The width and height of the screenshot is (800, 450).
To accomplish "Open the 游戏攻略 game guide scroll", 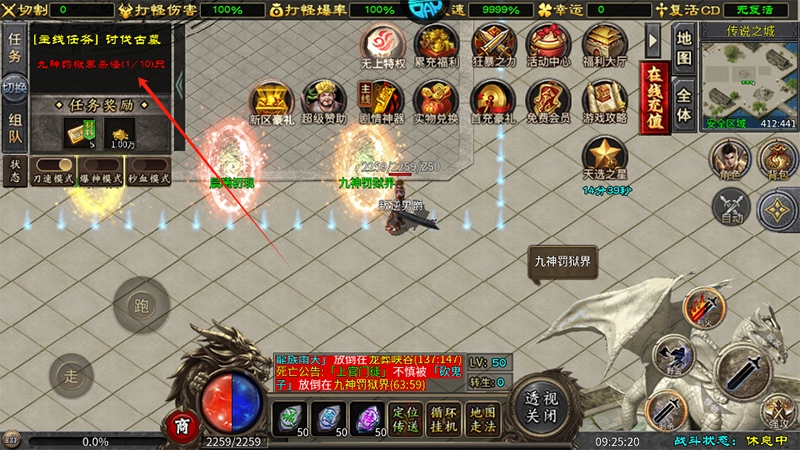I will click(603, 103).
